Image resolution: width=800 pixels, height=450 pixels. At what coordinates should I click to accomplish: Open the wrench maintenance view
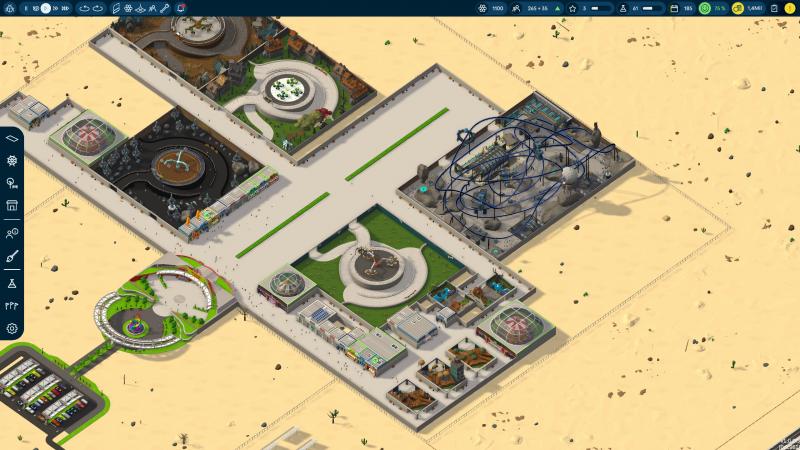coord(166,8)
